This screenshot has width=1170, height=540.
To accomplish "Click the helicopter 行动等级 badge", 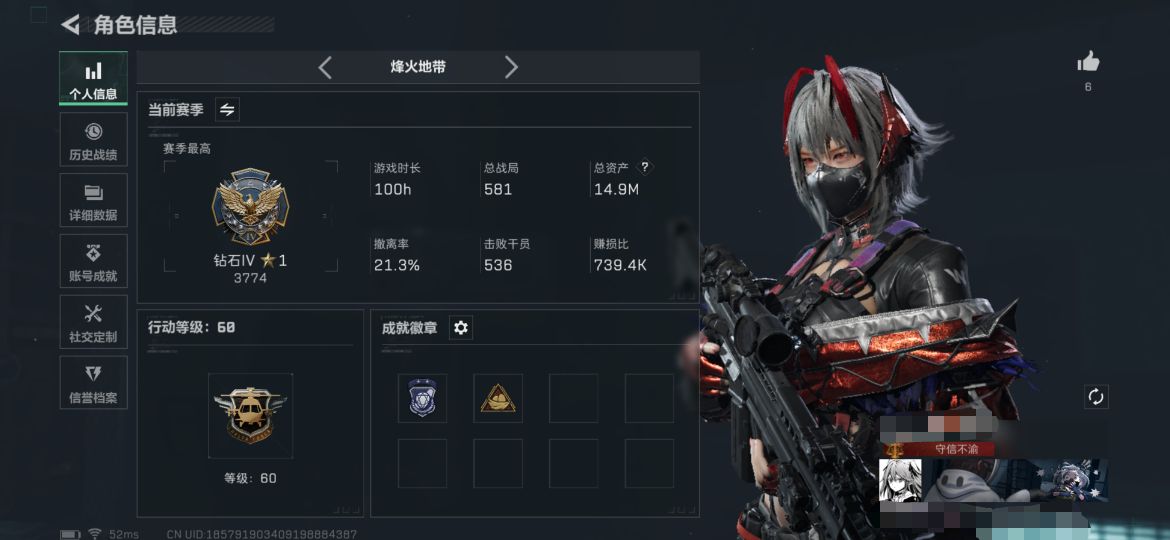I will (x=250, y=414).
